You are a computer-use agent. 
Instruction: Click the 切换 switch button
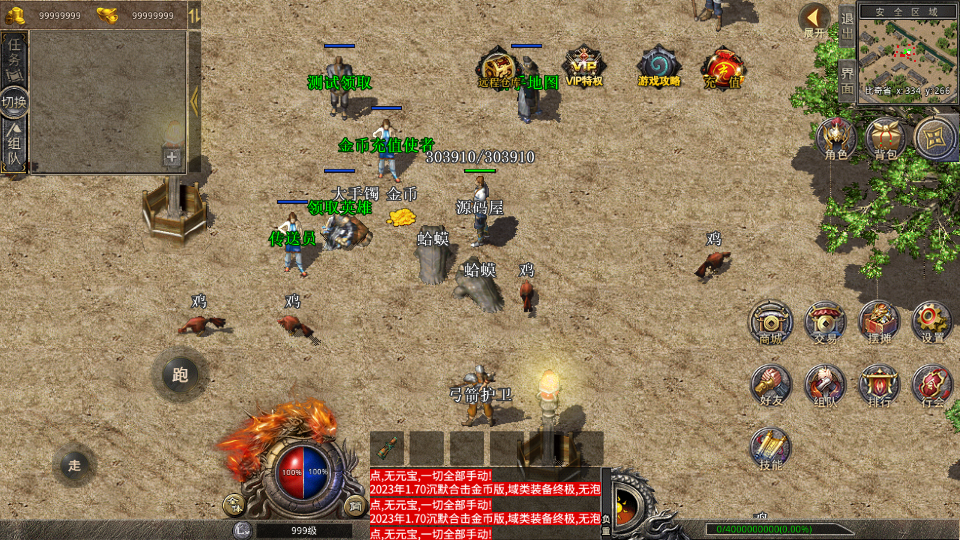pos(14,101)
